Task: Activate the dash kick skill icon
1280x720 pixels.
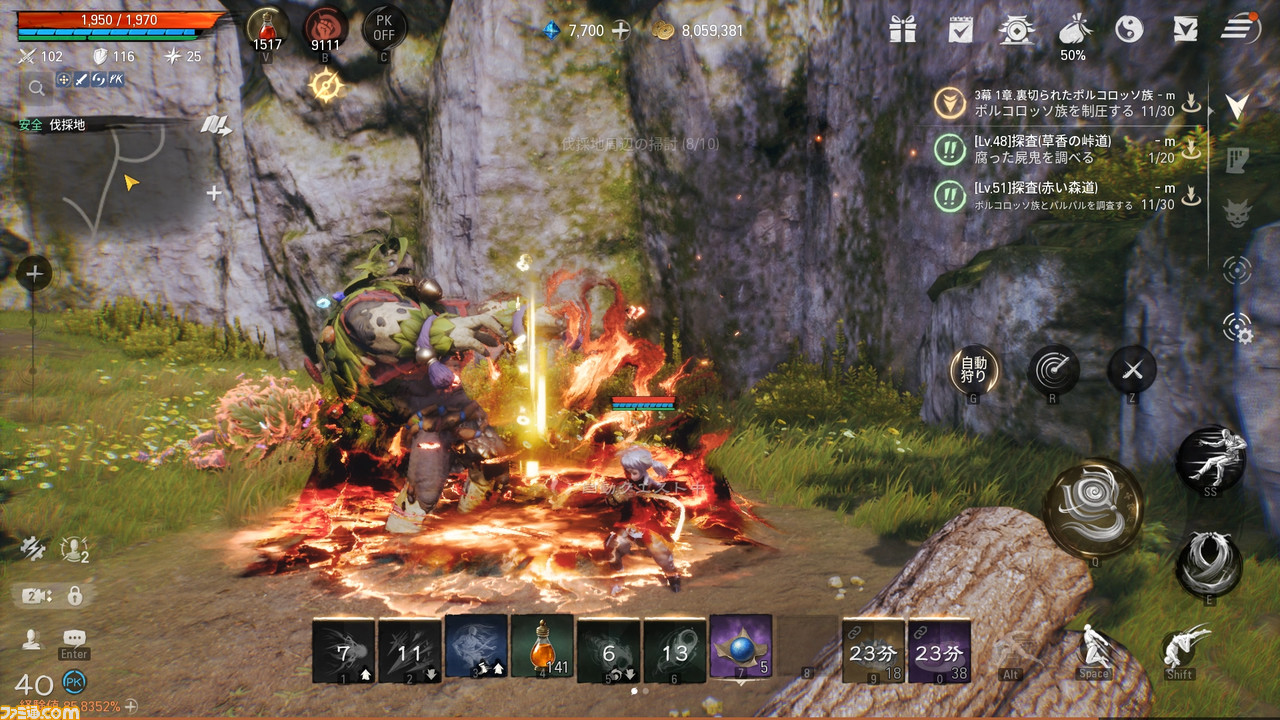Action: (x=1210, y=458)
